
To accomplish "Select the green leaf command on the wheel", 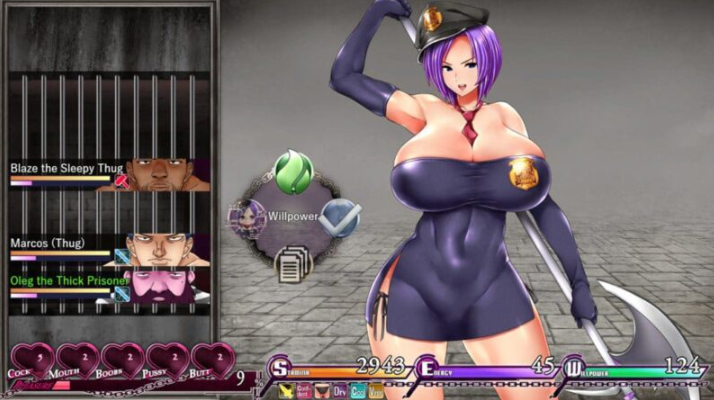I will [293, 171].
